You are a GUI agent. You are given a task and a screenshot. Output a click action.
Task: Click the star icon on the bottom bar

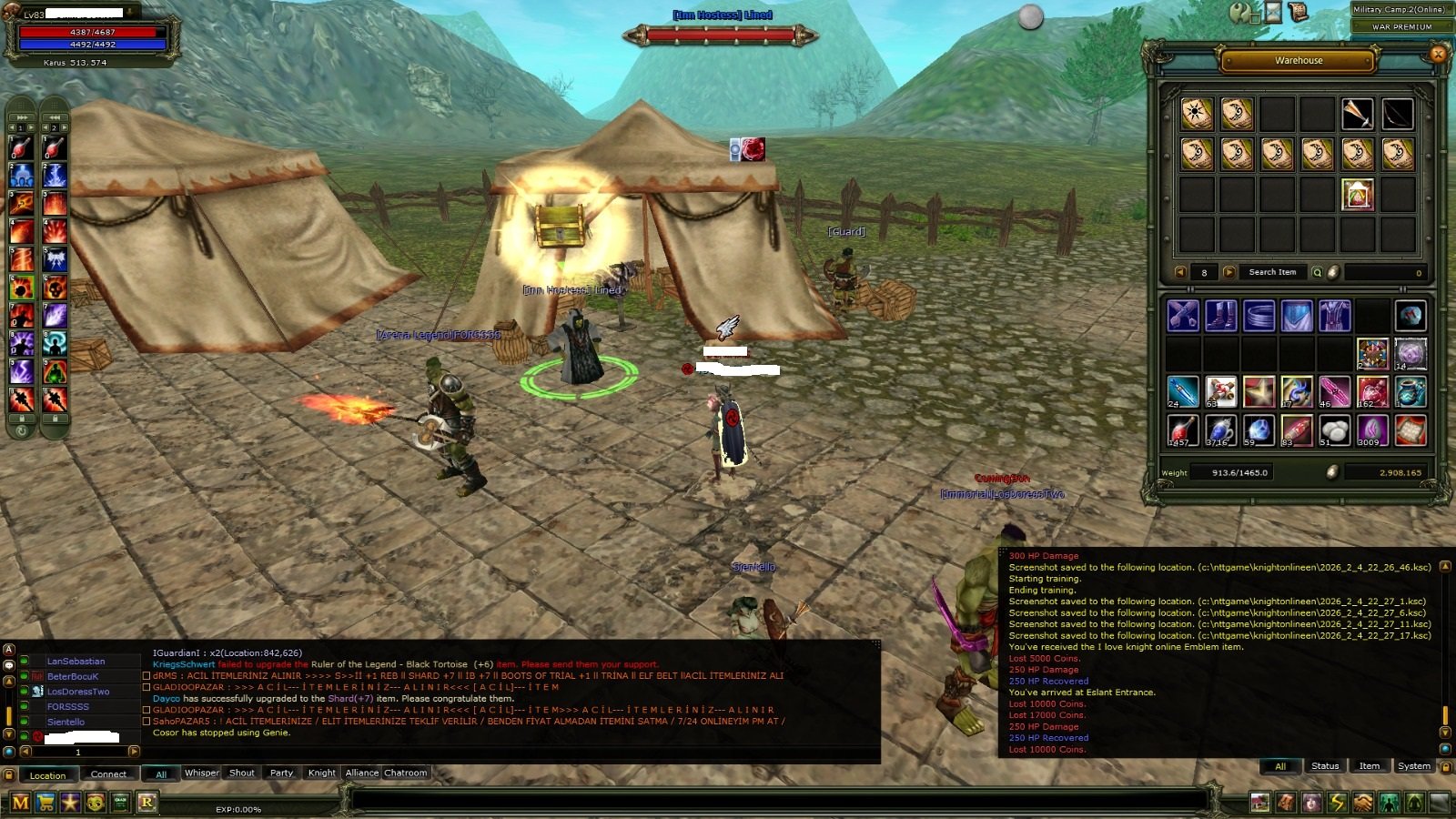(71, 804)
